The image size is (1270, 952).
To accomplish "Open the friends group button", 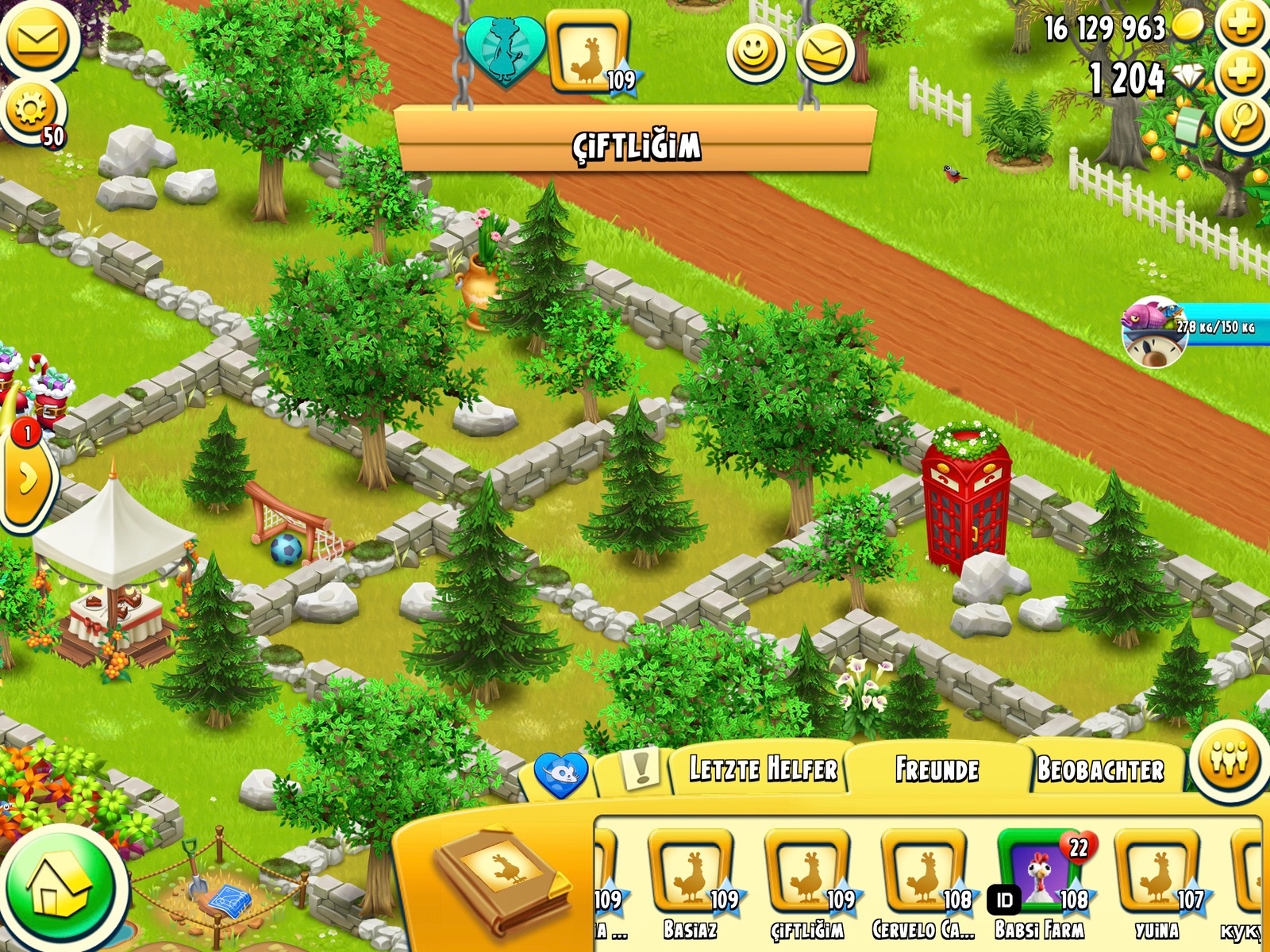I will tap(1230, 758).
